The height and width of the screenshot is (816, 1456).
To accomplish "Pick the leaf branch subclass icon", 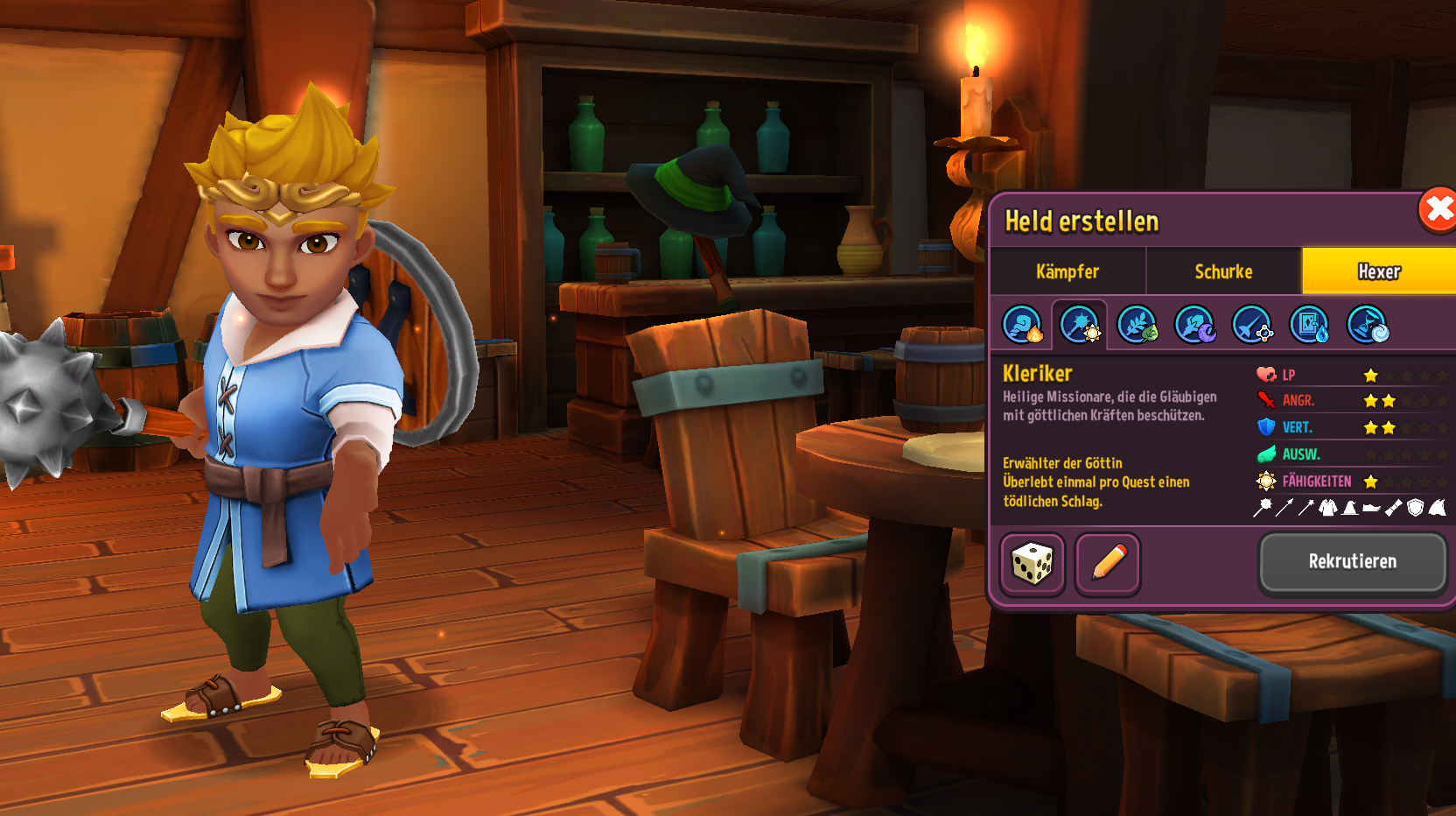I will pos(1137,325).
